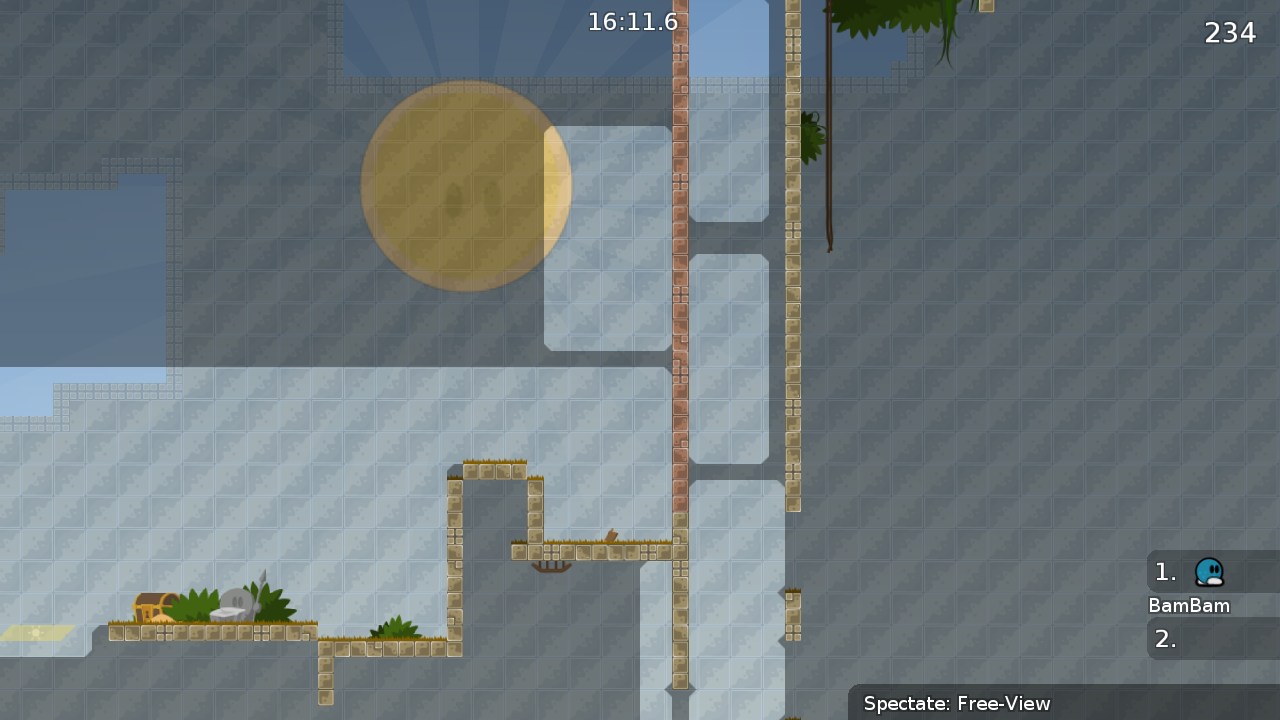Click the name BamBam below the avatar
1280x720 pixels.
click(x=1189, y=606)
